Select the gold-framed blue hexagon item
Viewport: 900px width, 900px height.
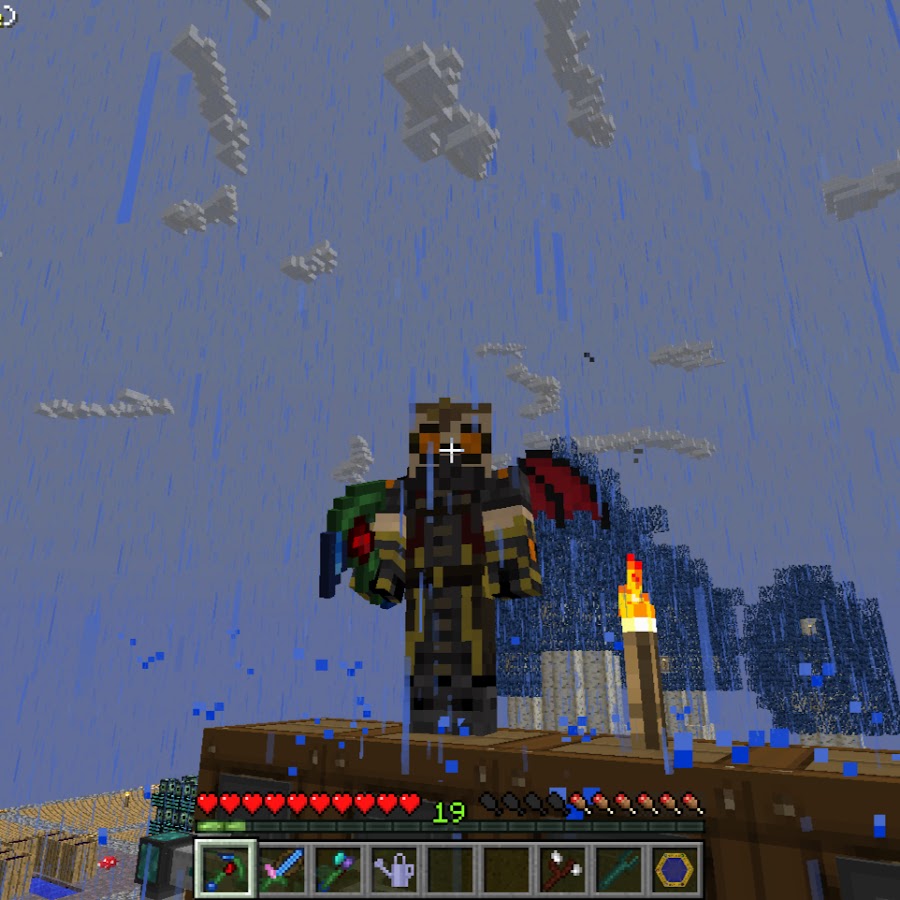tap(675, 868)
